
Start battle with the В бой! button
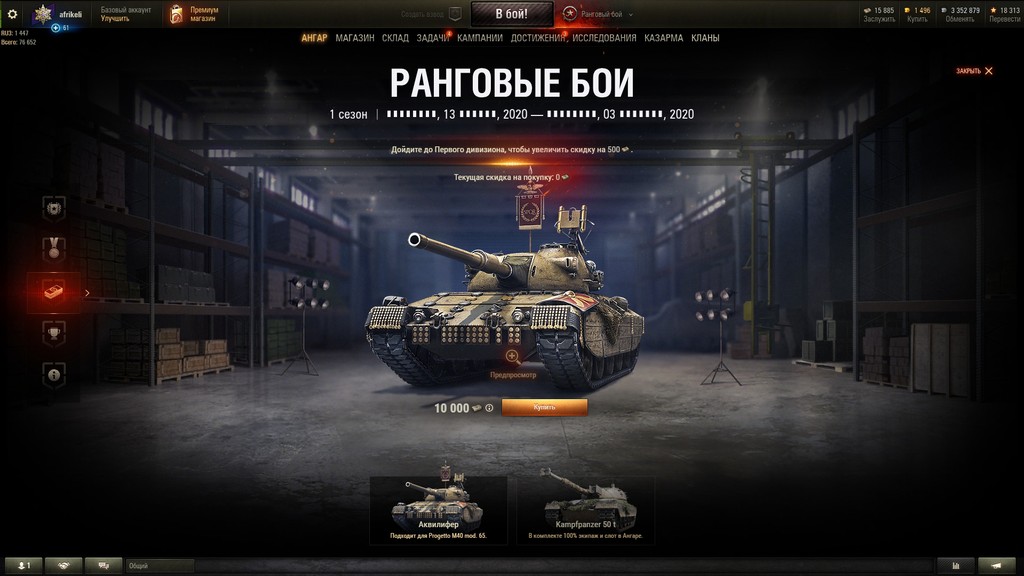(511, 14)
